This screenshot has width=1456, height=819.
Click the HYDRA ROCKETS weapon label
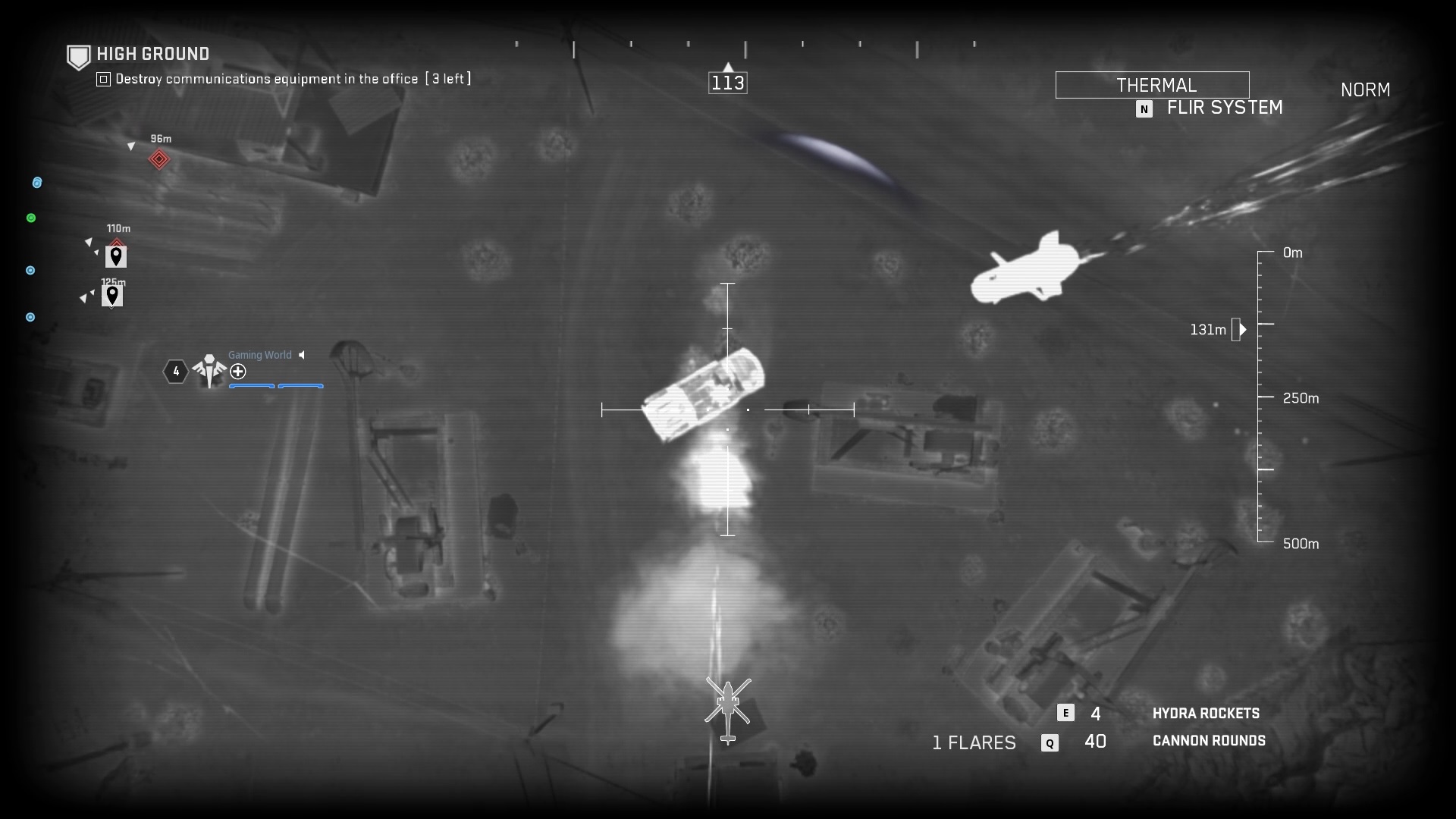pyautogui.click(x=1207, y=713)
